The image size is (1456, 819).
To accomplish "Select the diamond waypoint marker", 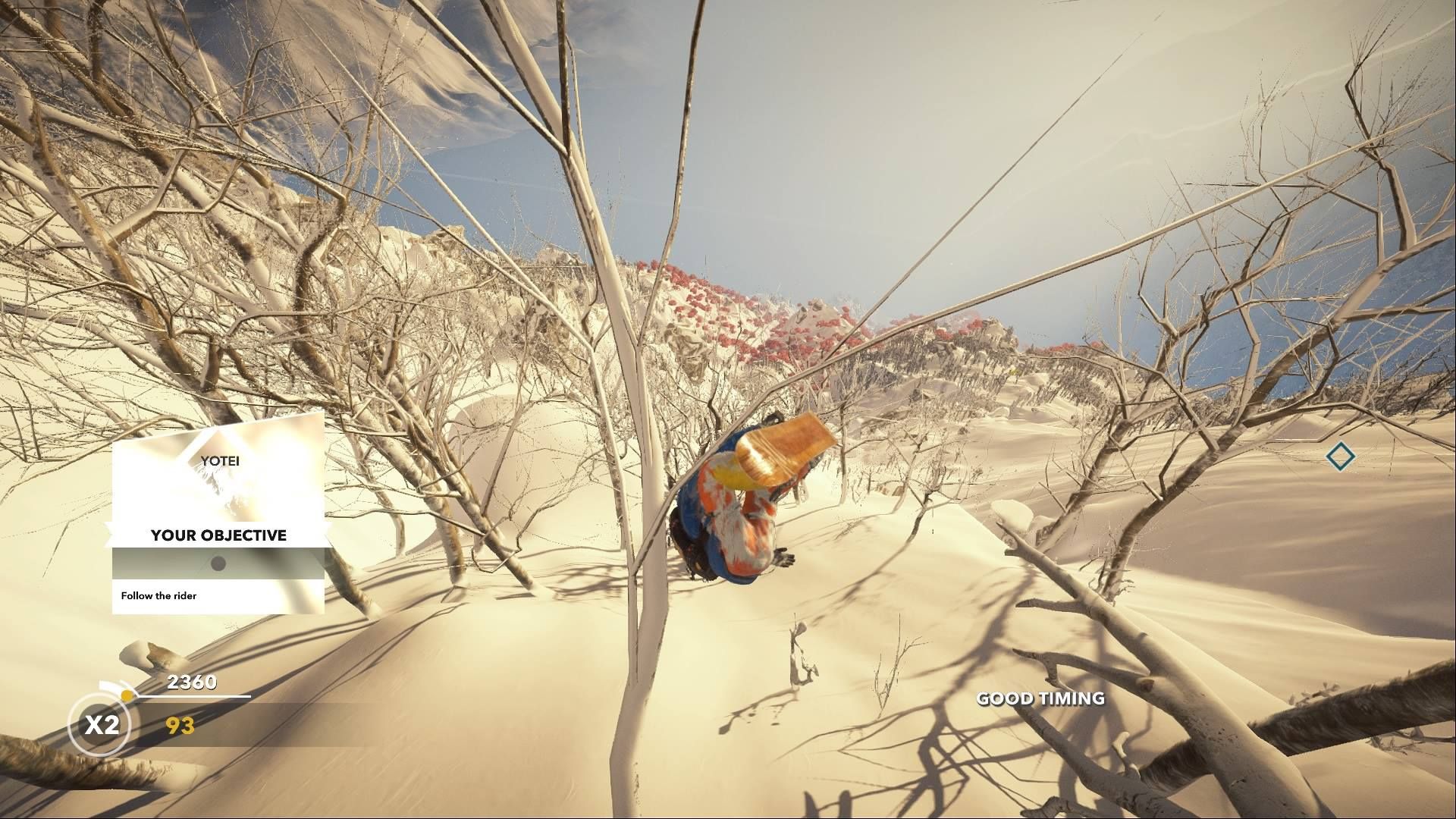I will click(x=1342, y=457).
